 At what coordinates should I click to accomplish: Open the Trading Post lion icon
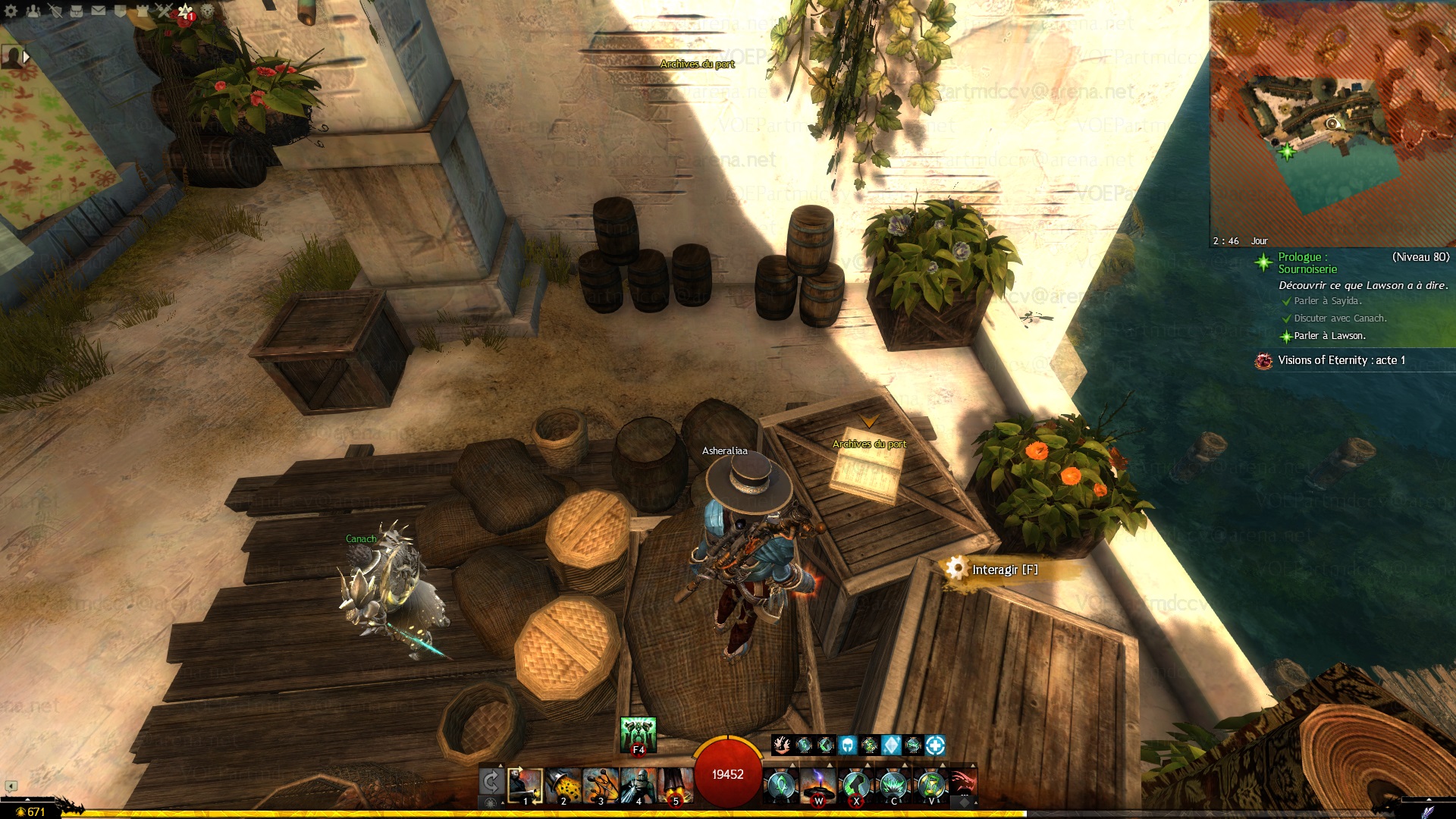(207, 11)
